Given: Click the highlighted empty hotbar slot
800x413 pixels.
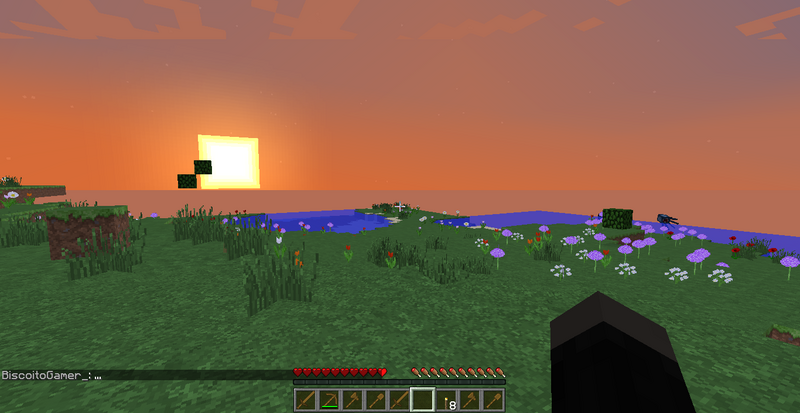Looking at the screenshot, I should [x=422, y=400].
